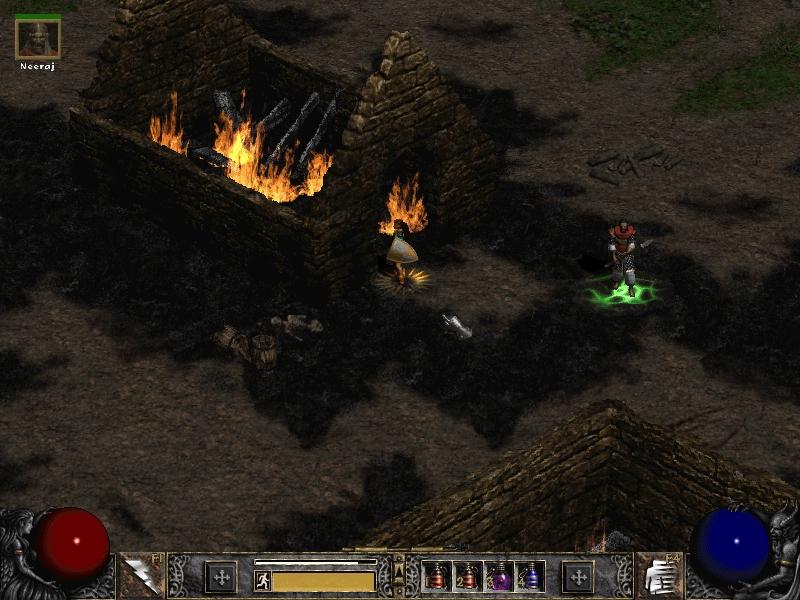800x600 pixels.
Task: Drink the red health potion in belt slot 2
Action: point(467,576)
